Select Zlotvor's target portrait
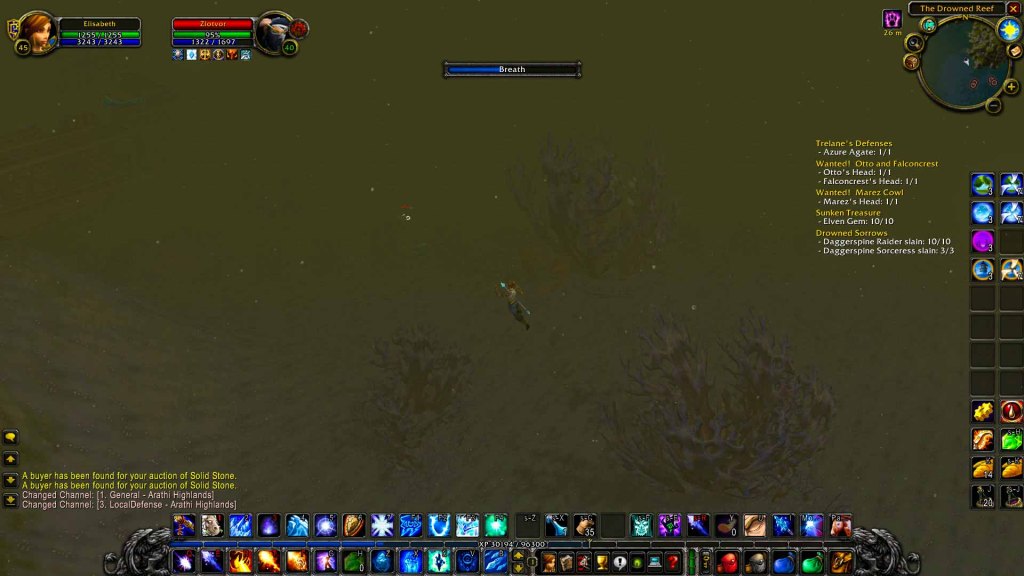Screen dimensions: 1024x576 click(x=273, y=31)
